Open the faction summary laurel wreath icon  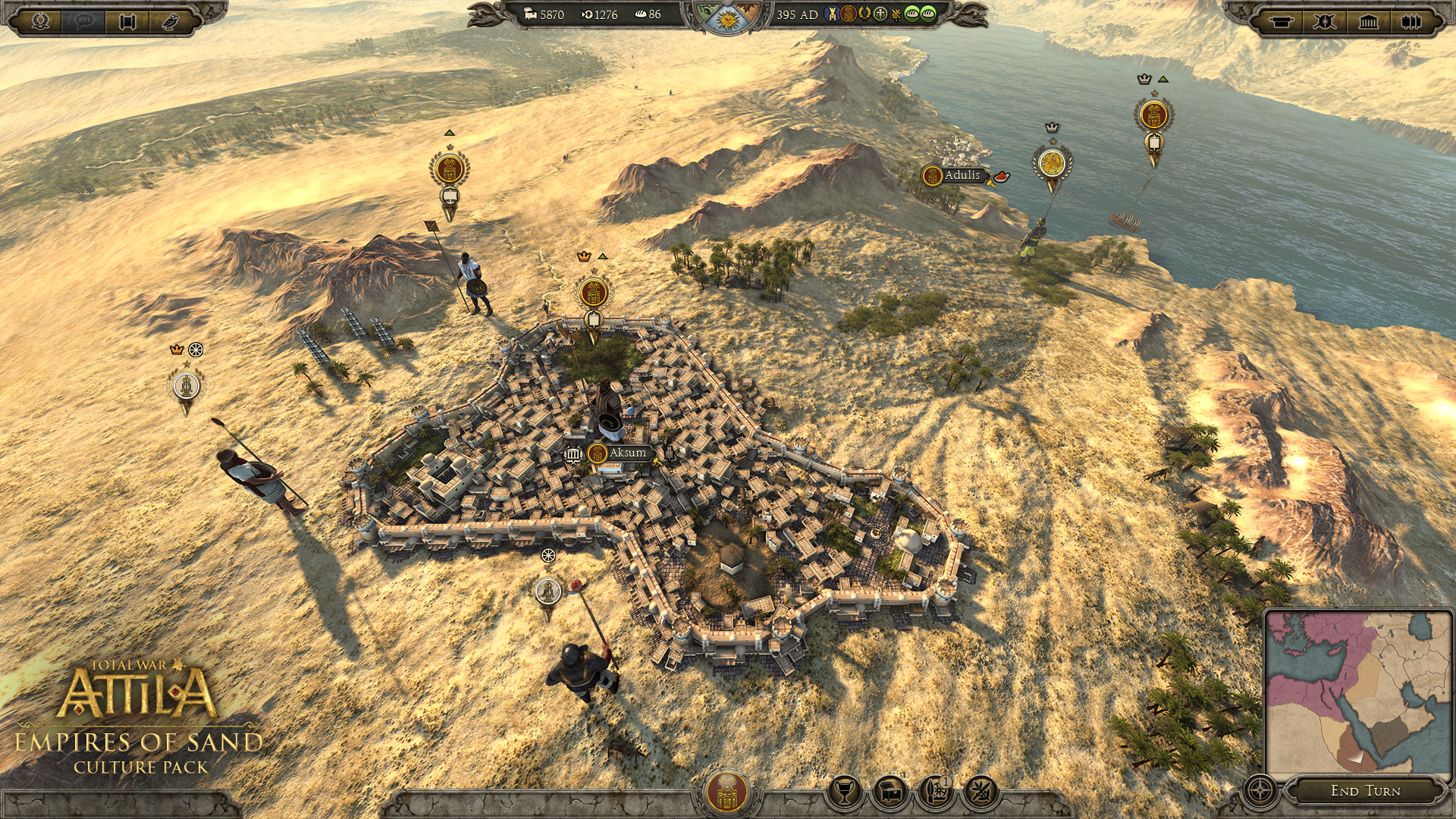coord(40,20)
